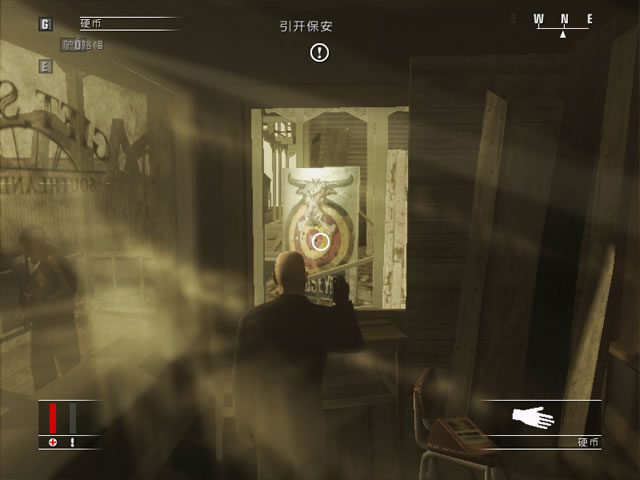Select the 引开保安 objective text
This screenshot has height=480, width=640.
(x=305, y=27)
